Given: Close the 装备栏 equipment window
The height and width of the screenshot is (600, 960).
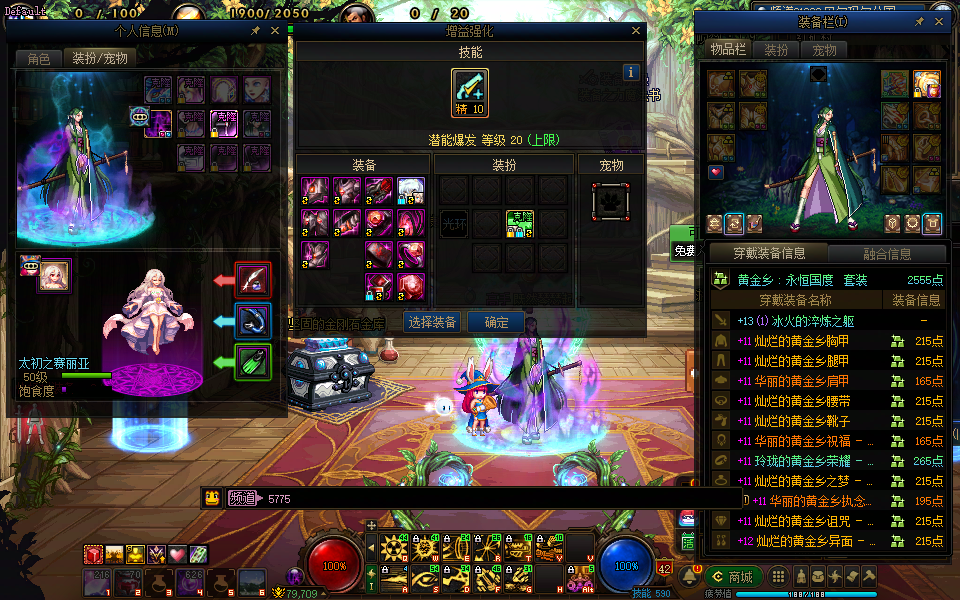Looking at the screenshot, I should click(x=936, y=21).
